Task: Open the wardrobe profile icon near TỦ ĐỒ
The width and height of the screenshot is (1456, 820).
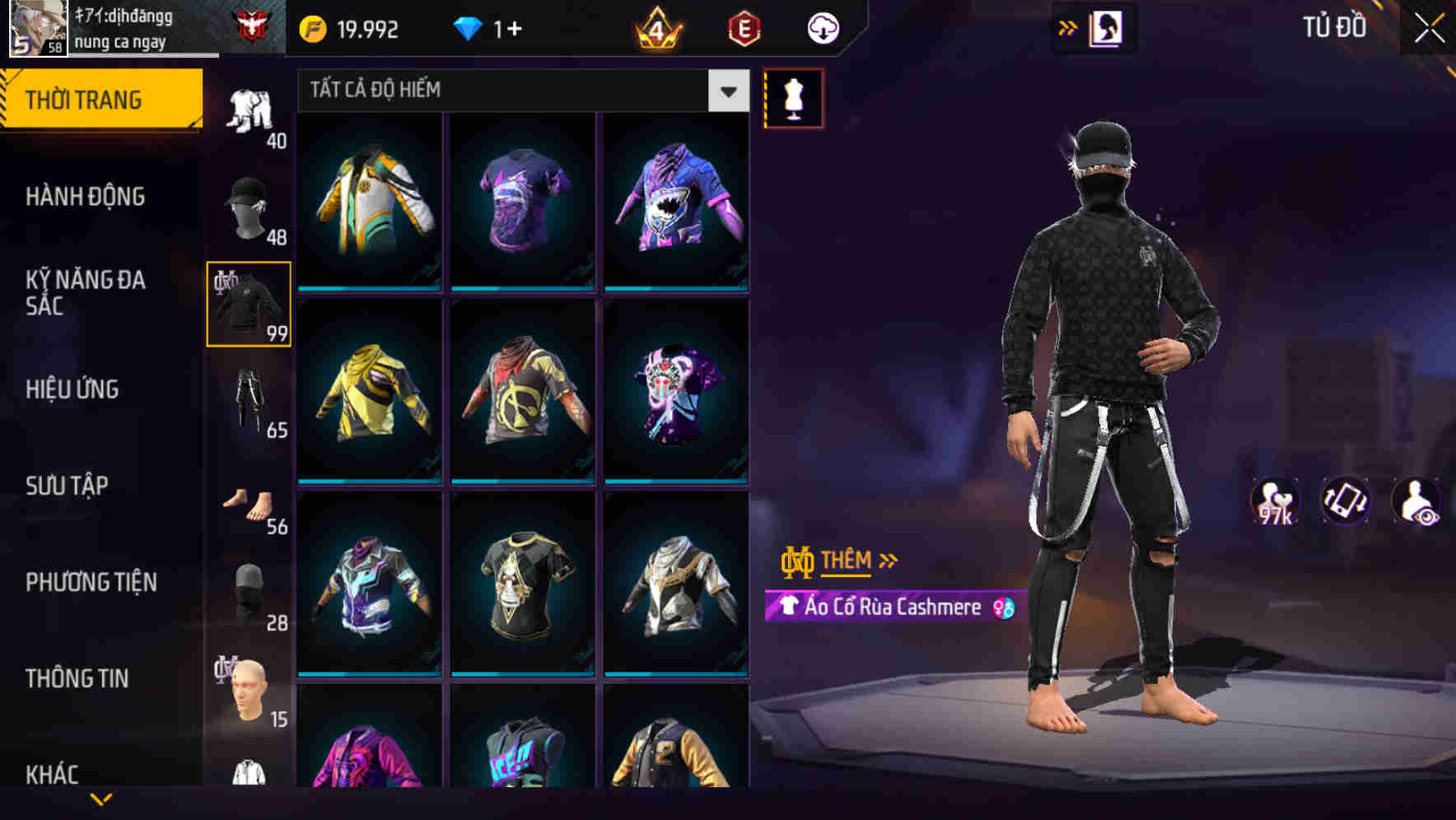Action: tap(1109, 27)
